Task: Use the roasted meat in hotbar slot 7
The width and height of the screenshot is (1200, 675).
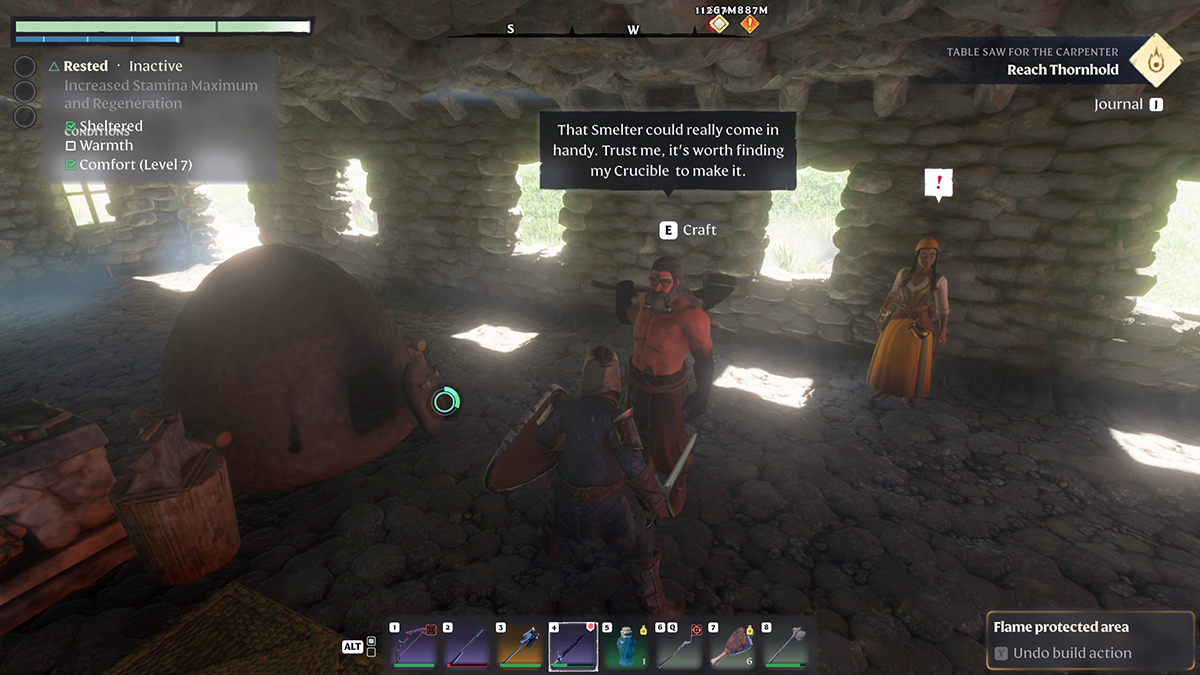Action: tap(732, 646)
